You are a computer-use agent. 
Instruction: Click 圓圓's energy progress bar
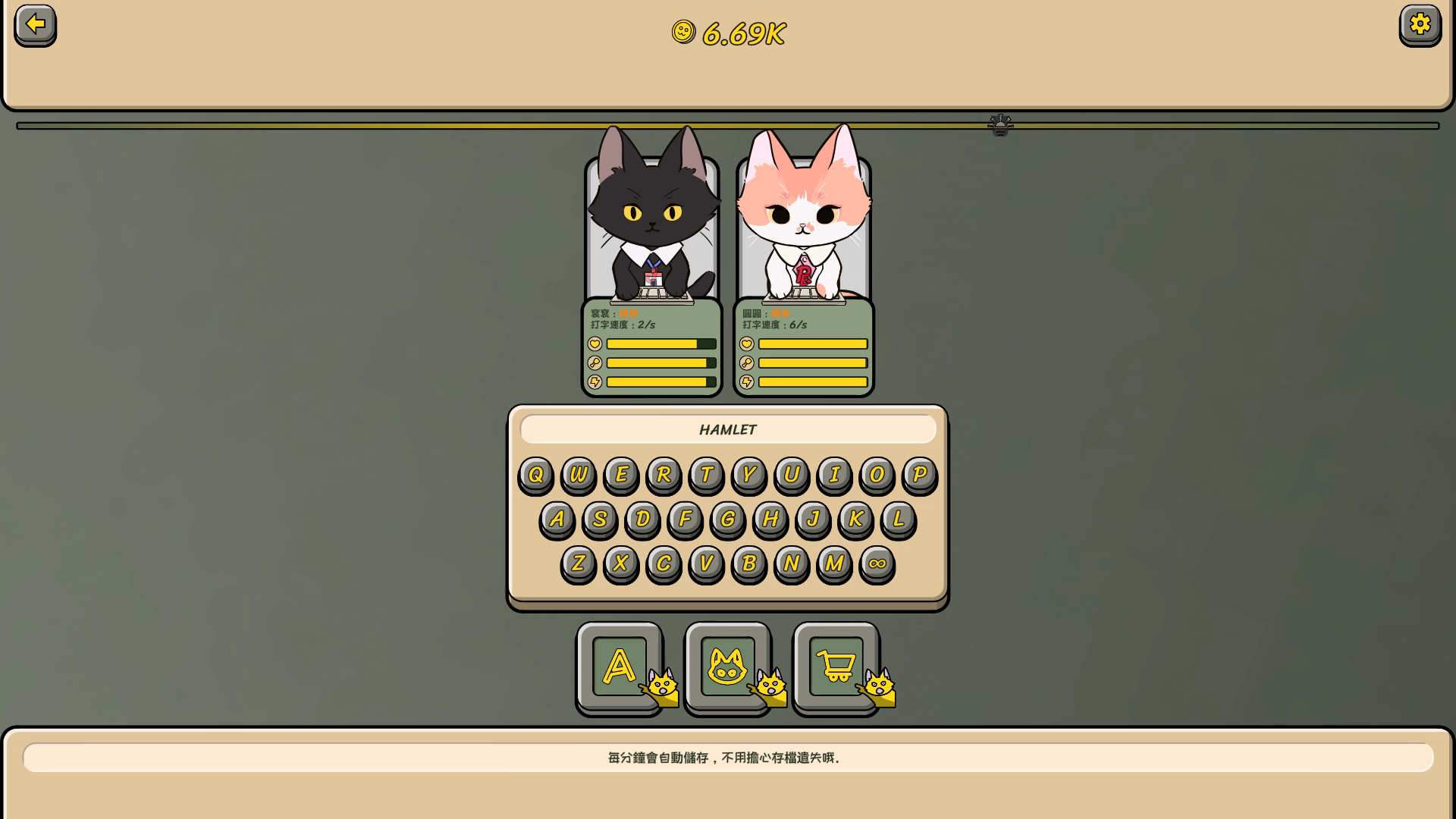click(811, 381)
